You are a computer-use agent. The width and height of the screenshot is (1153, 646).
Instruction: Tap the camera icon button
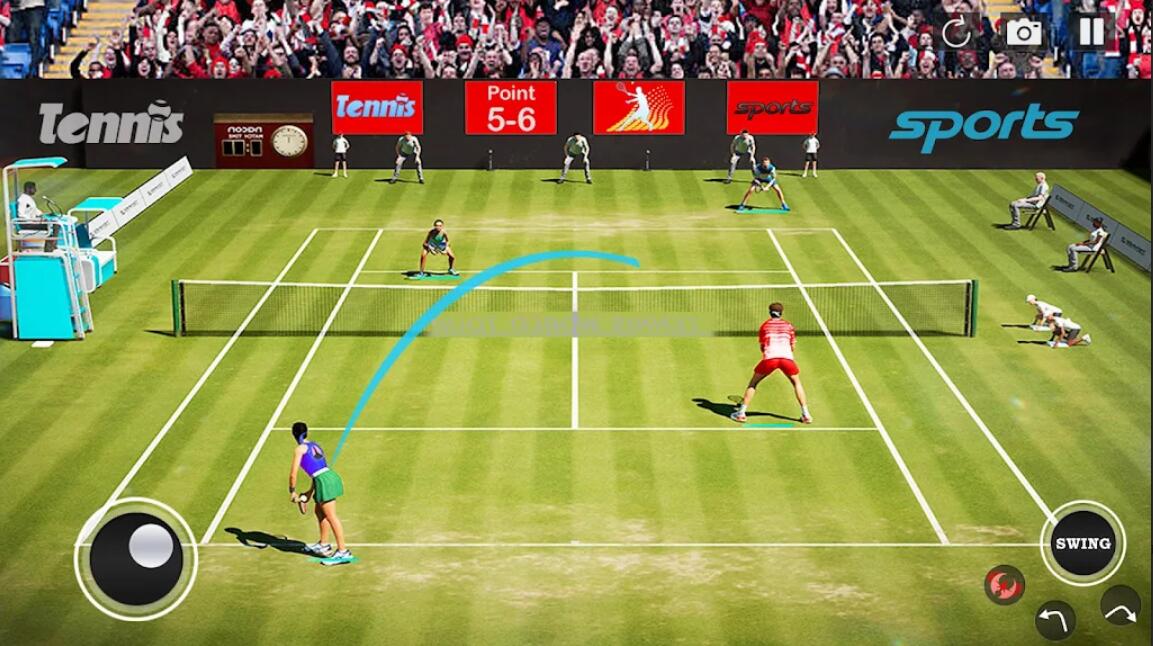(1023, 32)
